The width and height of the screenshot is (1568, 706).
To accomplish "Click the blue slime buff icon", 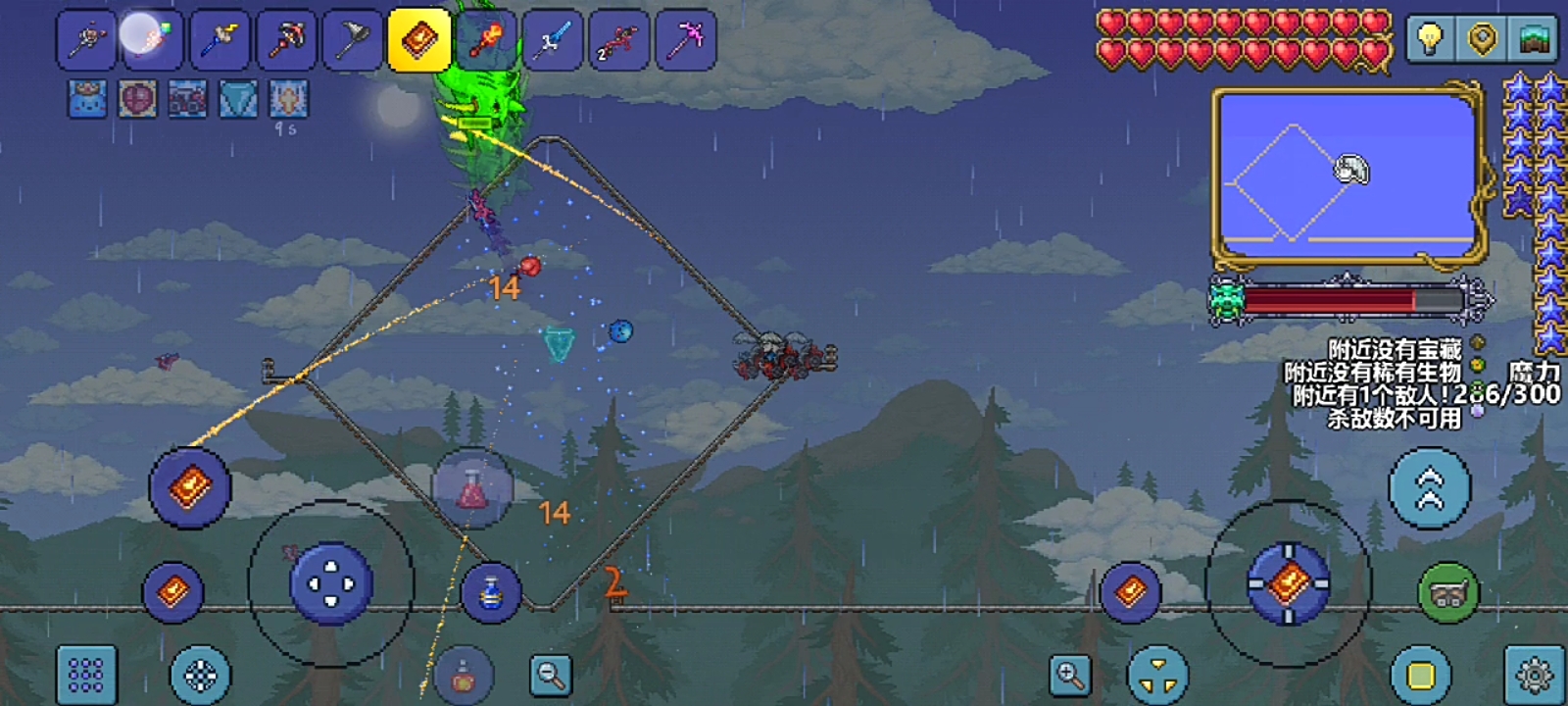I will 87,99.
